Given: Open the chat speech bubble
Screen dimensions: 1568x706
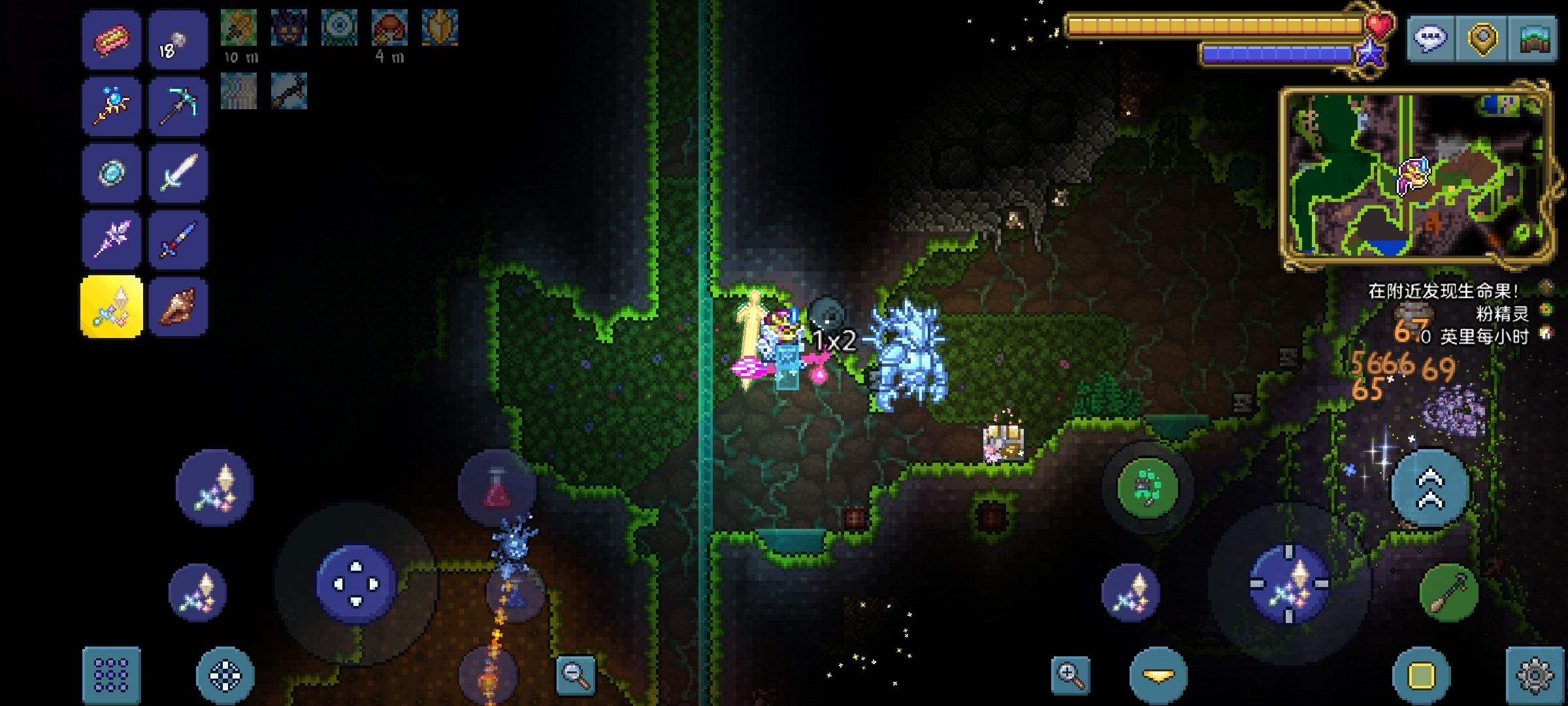Looking at the screenshot, I should click(1429, 39).
